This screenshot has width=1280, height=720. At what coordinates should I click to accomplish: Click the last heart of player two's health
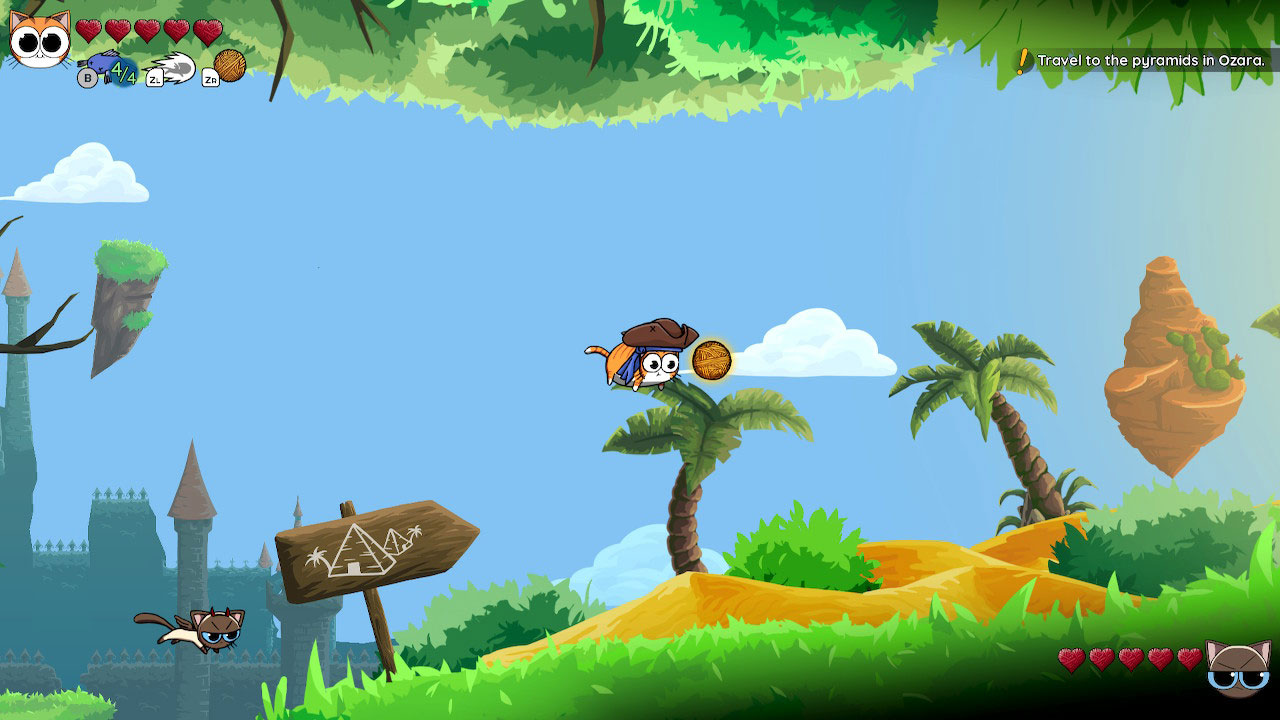1189,660
